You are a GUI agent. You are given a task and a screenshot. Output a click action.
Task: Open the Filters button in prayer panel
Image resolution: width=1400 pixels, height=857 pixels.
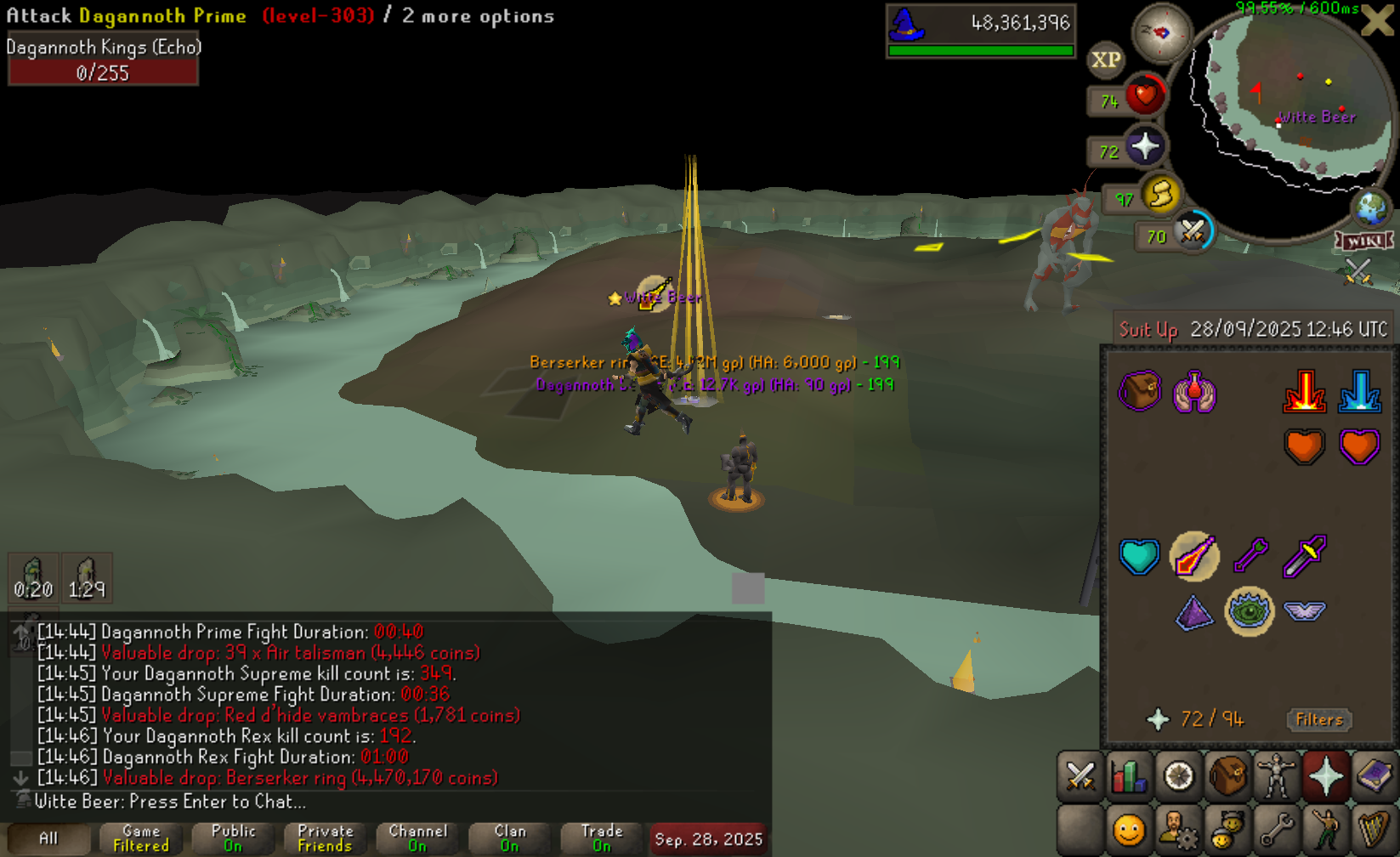(x=1318, y=720)
